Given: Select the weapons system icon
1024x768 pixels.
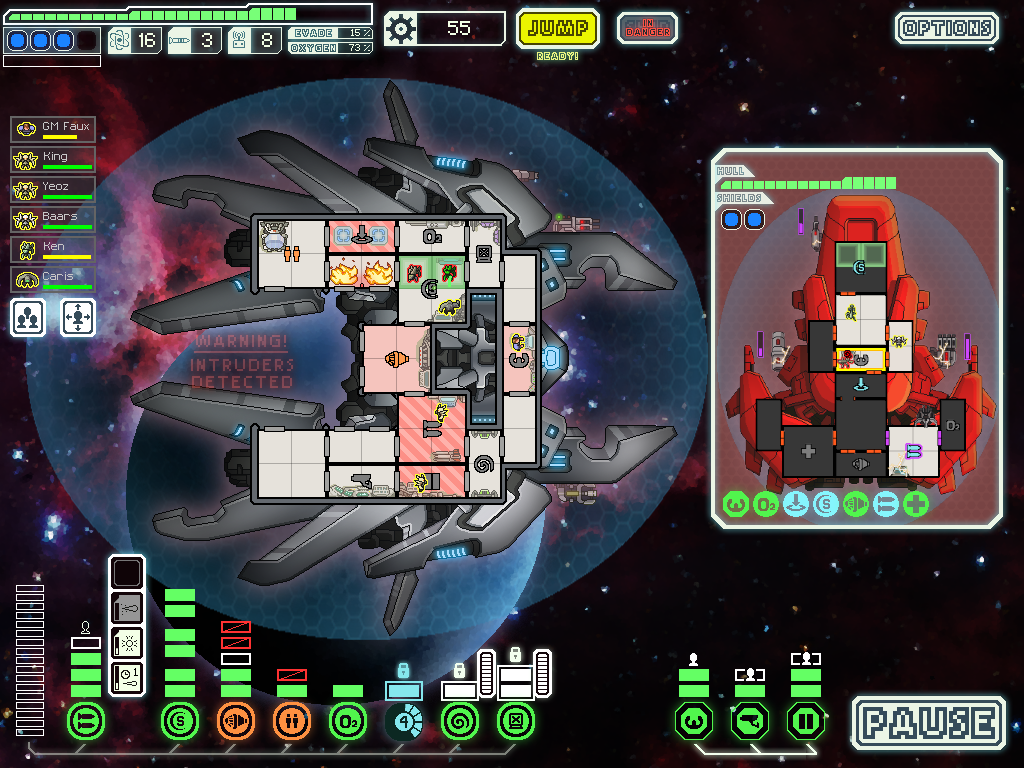Looking at the screenshot, I should pyautogui.click(x=86, y=721).
